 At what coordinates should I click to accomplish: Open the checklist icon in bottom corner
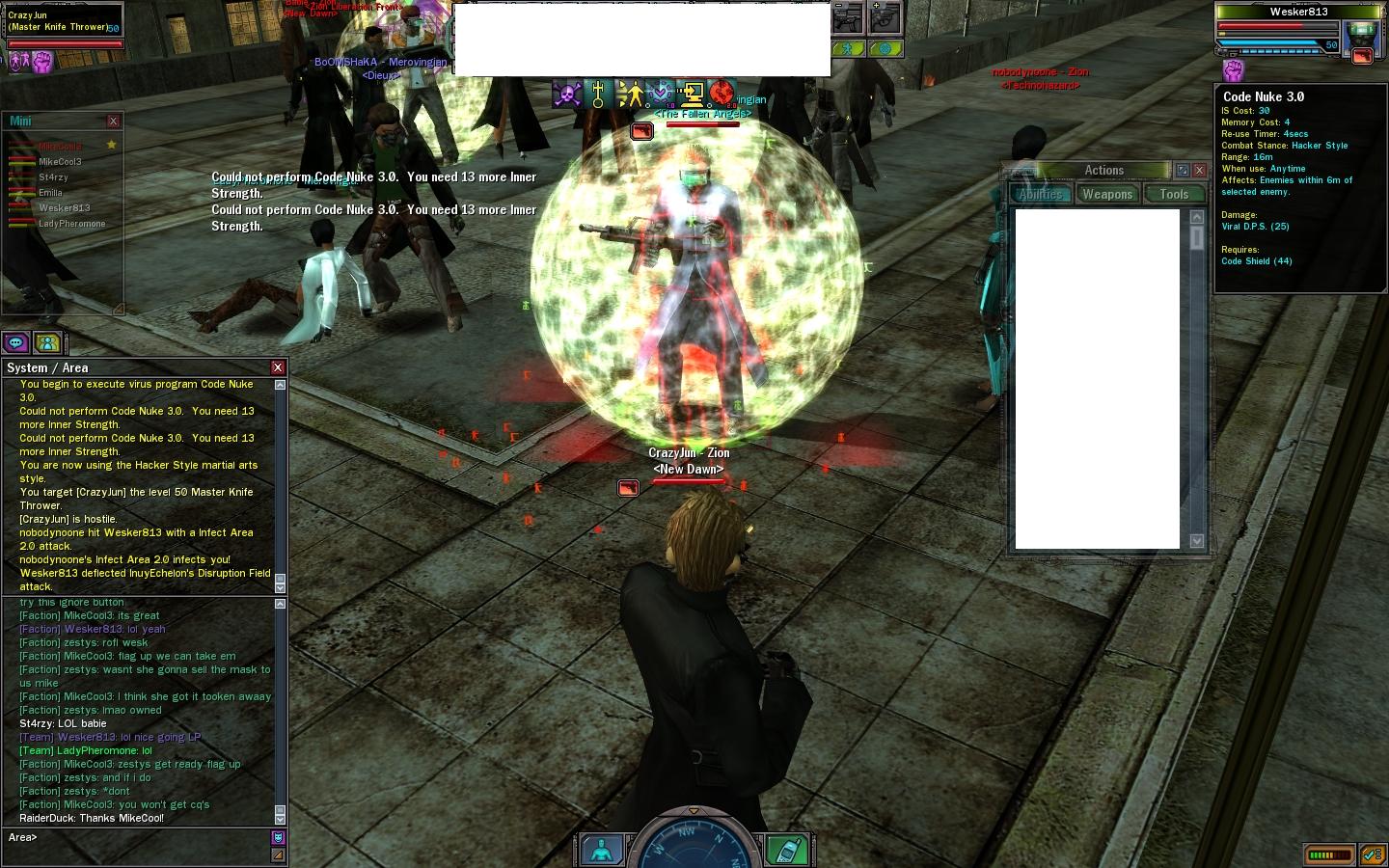click(x=1372, y=854)
